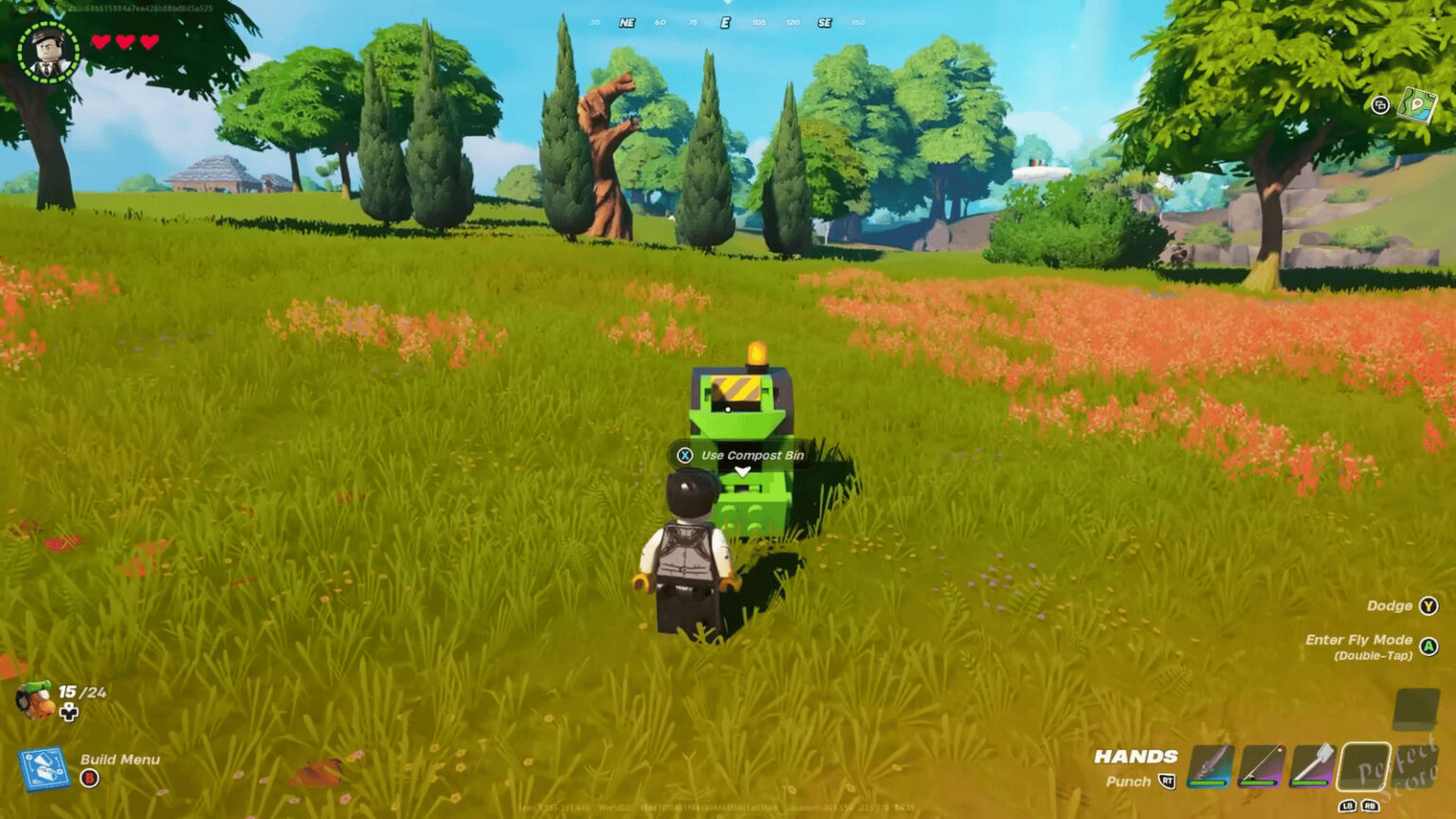Click the LB shoulder button icon
Screen dimensions: 1456x819
point(1349,806)
